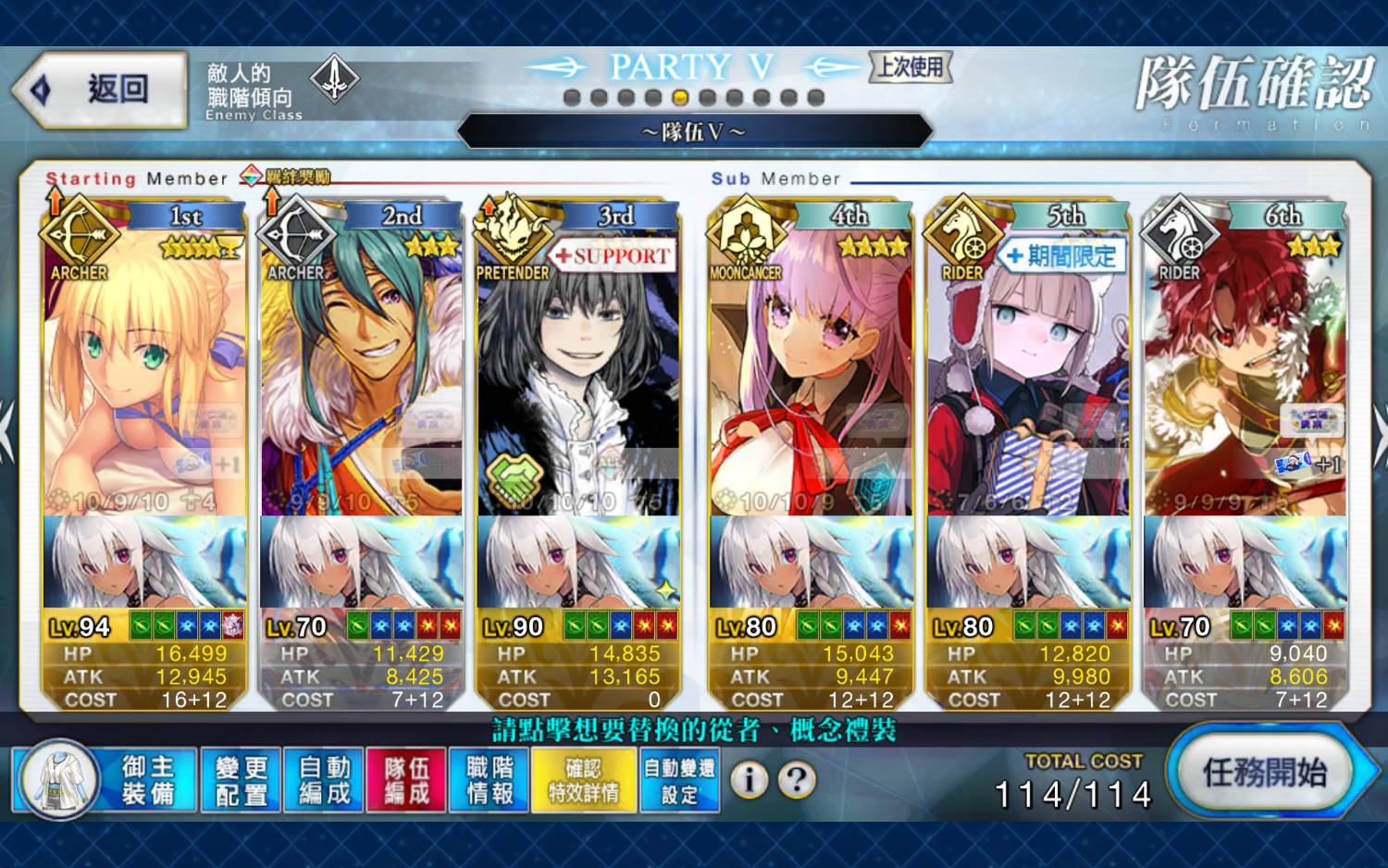Open 隊伍編成 party setup

coord(406,780)
